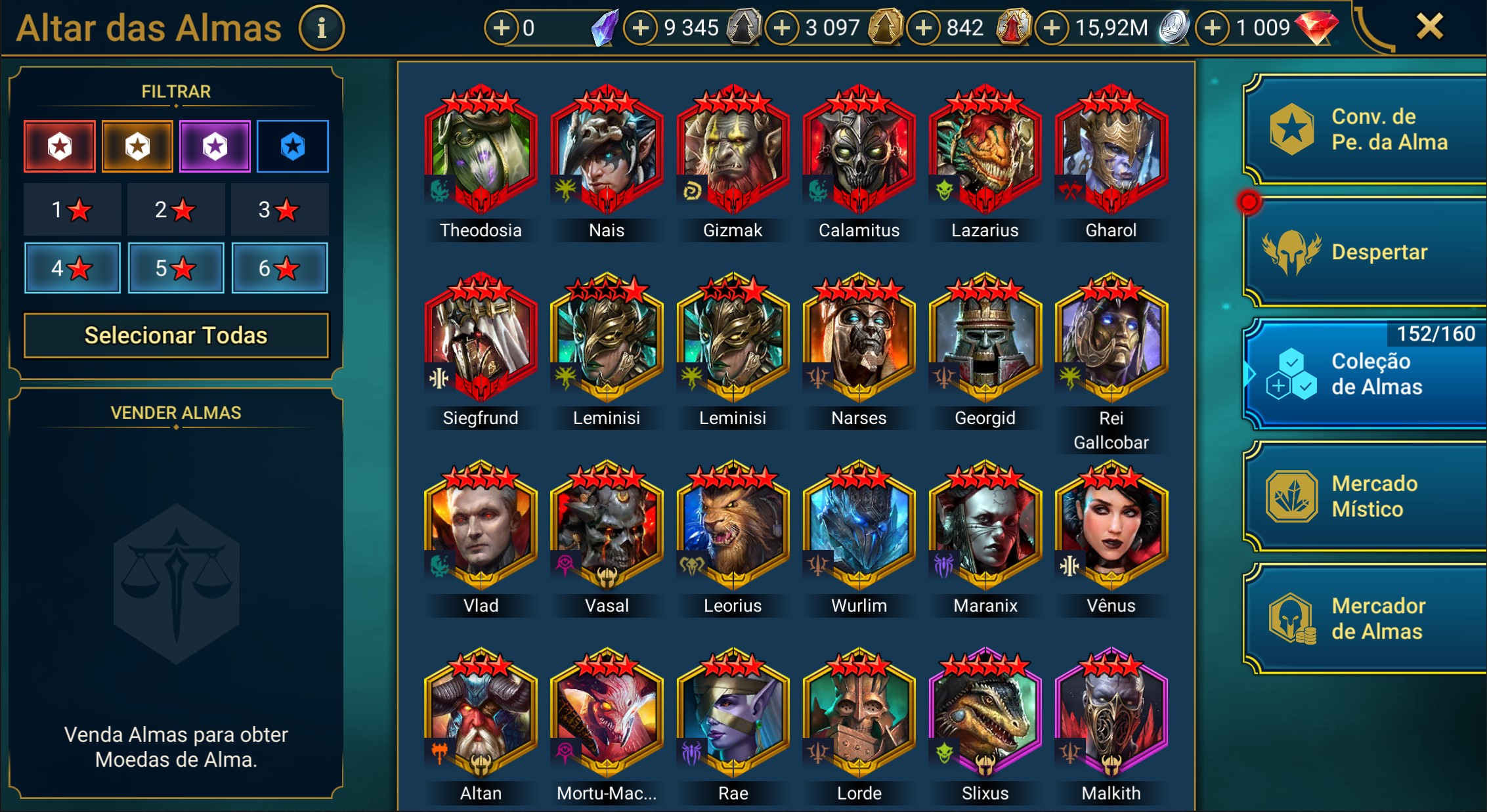Switch to the Despertar tab
The width and height of the screenshot is (1487, 812).
(1366, 252)
